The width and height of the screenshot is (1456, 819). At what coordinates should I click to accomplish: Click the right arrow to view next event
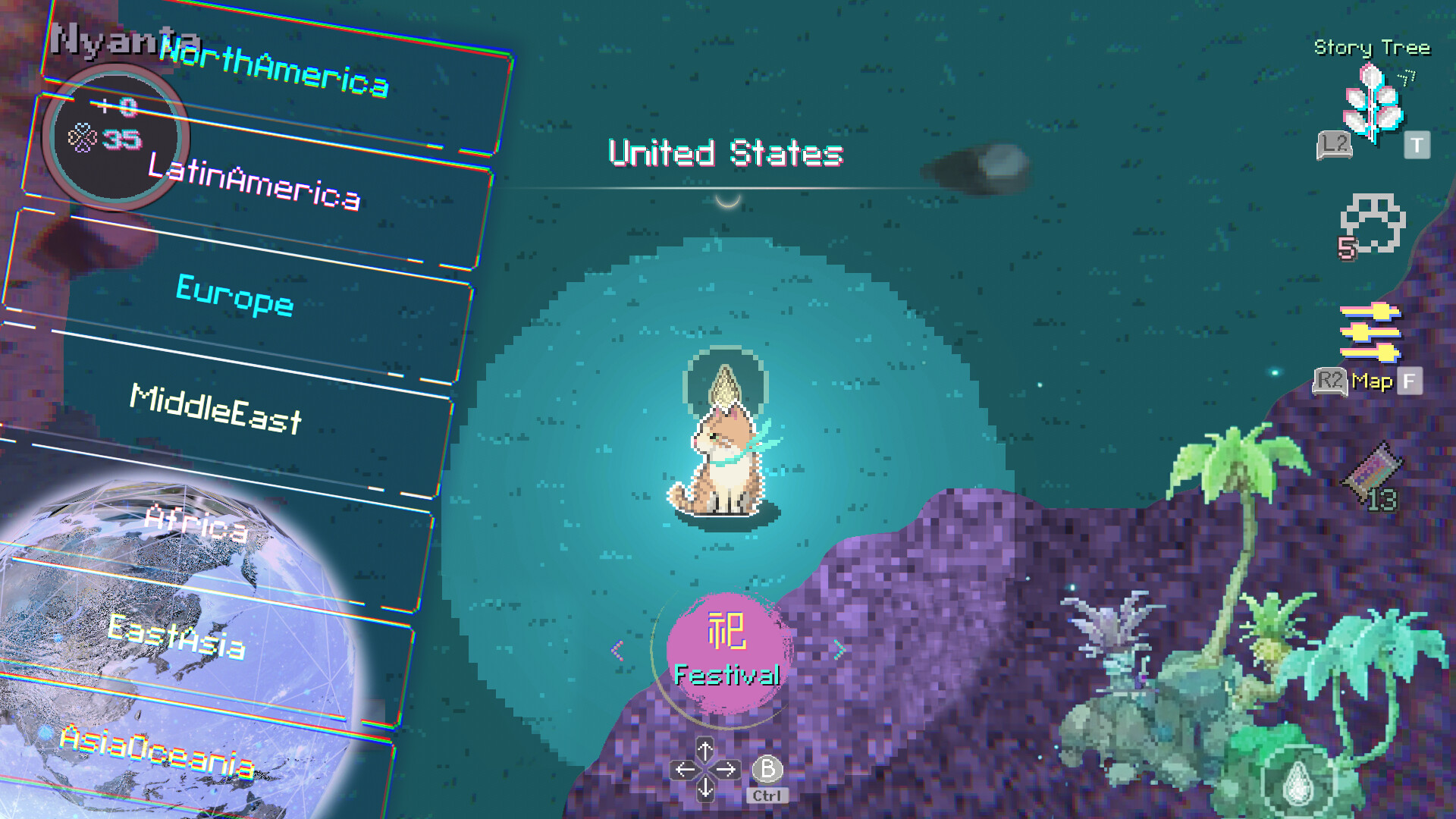coord(837,648)
